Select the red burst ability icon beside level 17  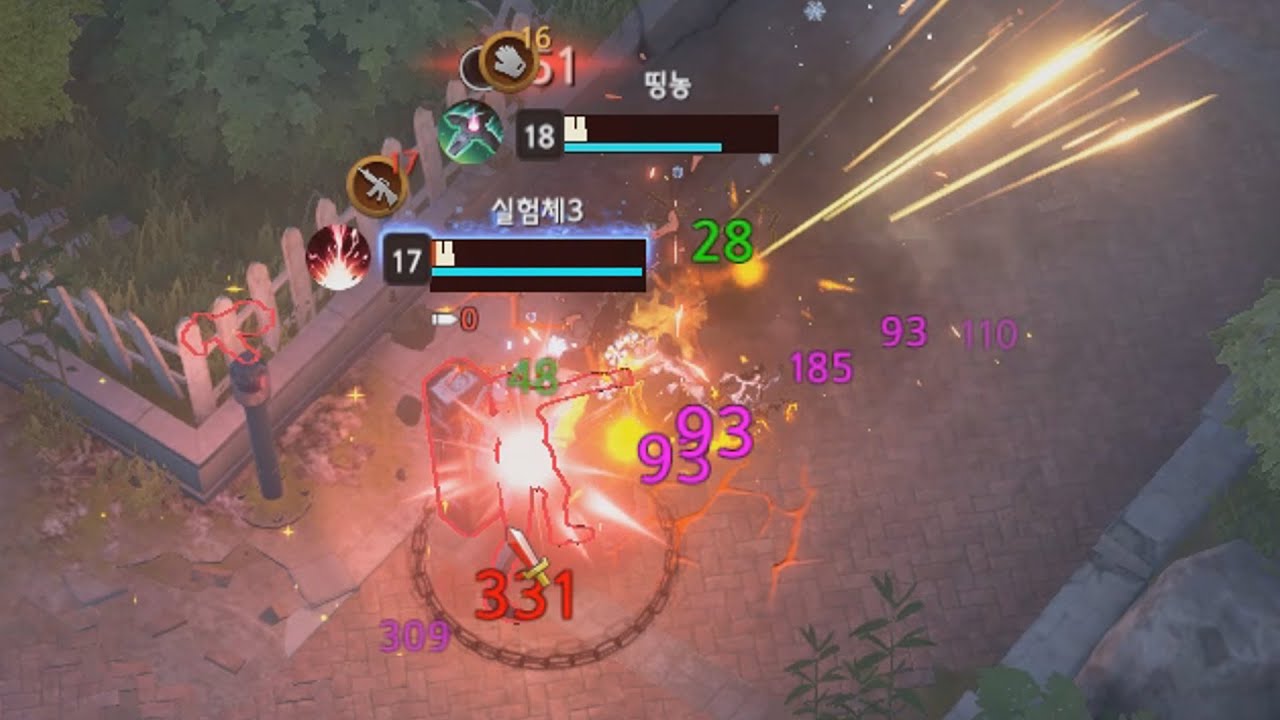(338, 258)
